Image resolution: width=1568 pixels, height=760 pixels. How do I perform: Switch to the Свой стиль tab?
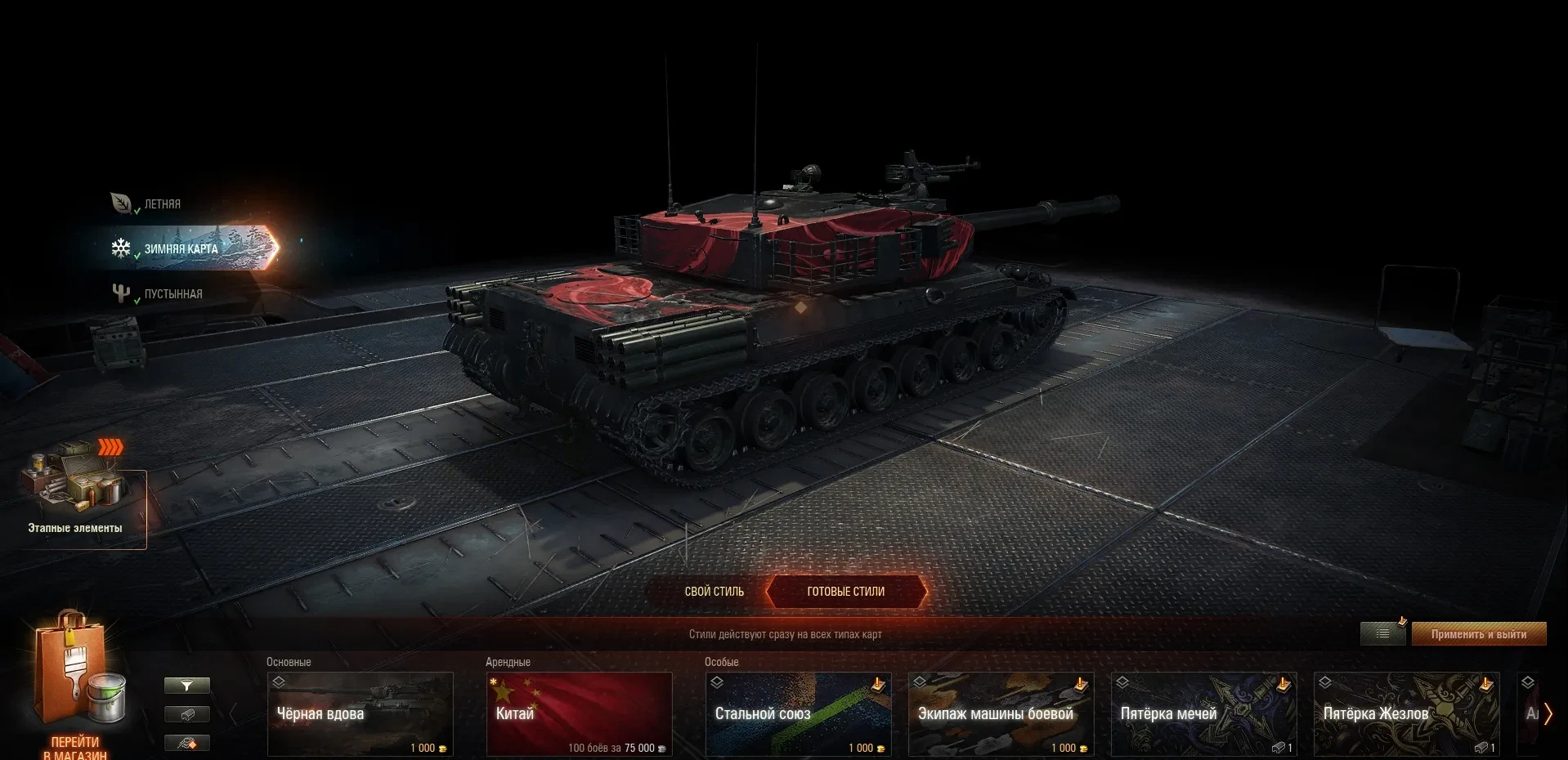click(714, 592)
